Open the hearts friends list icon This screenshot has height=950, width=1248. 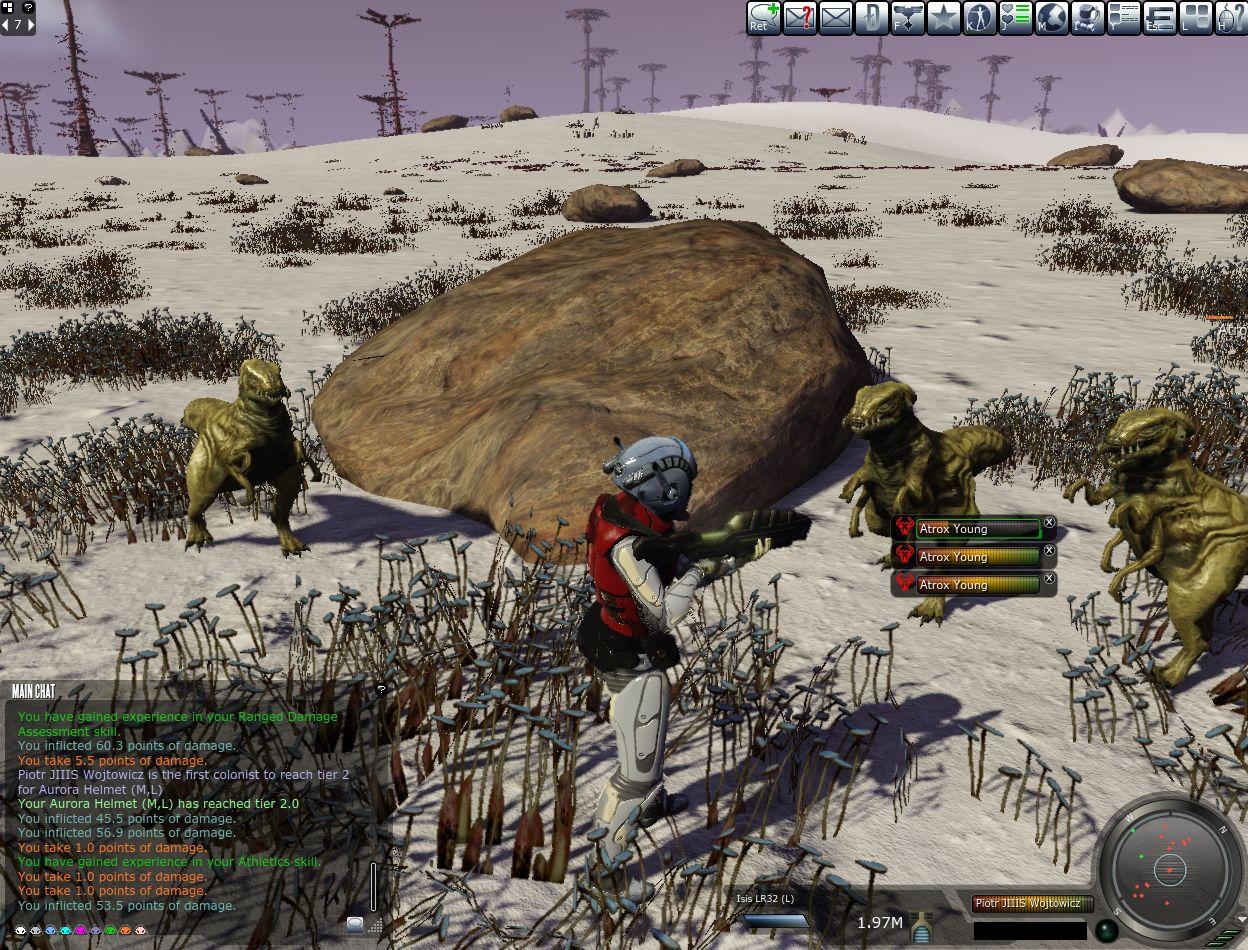pyautogui.click(x=1015, y=17)
